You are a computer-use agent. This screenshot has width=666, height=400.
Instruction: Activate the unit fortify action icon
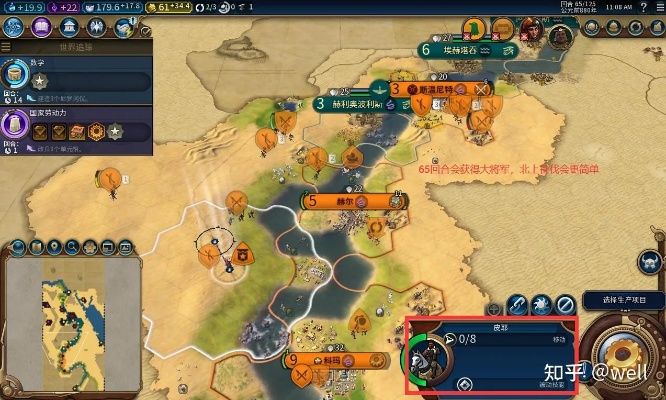point(541,302)
